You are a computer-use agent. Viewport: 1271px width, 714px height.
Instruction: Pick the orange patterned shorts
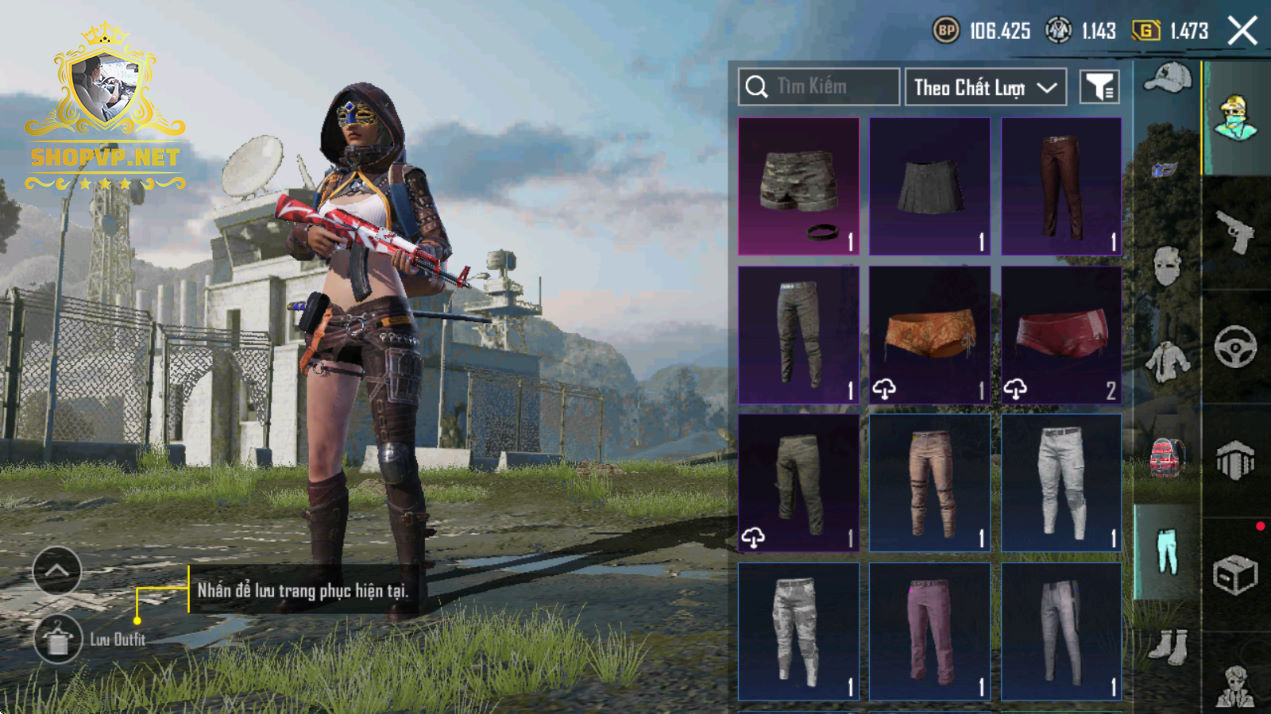click(x=929, y=335)
